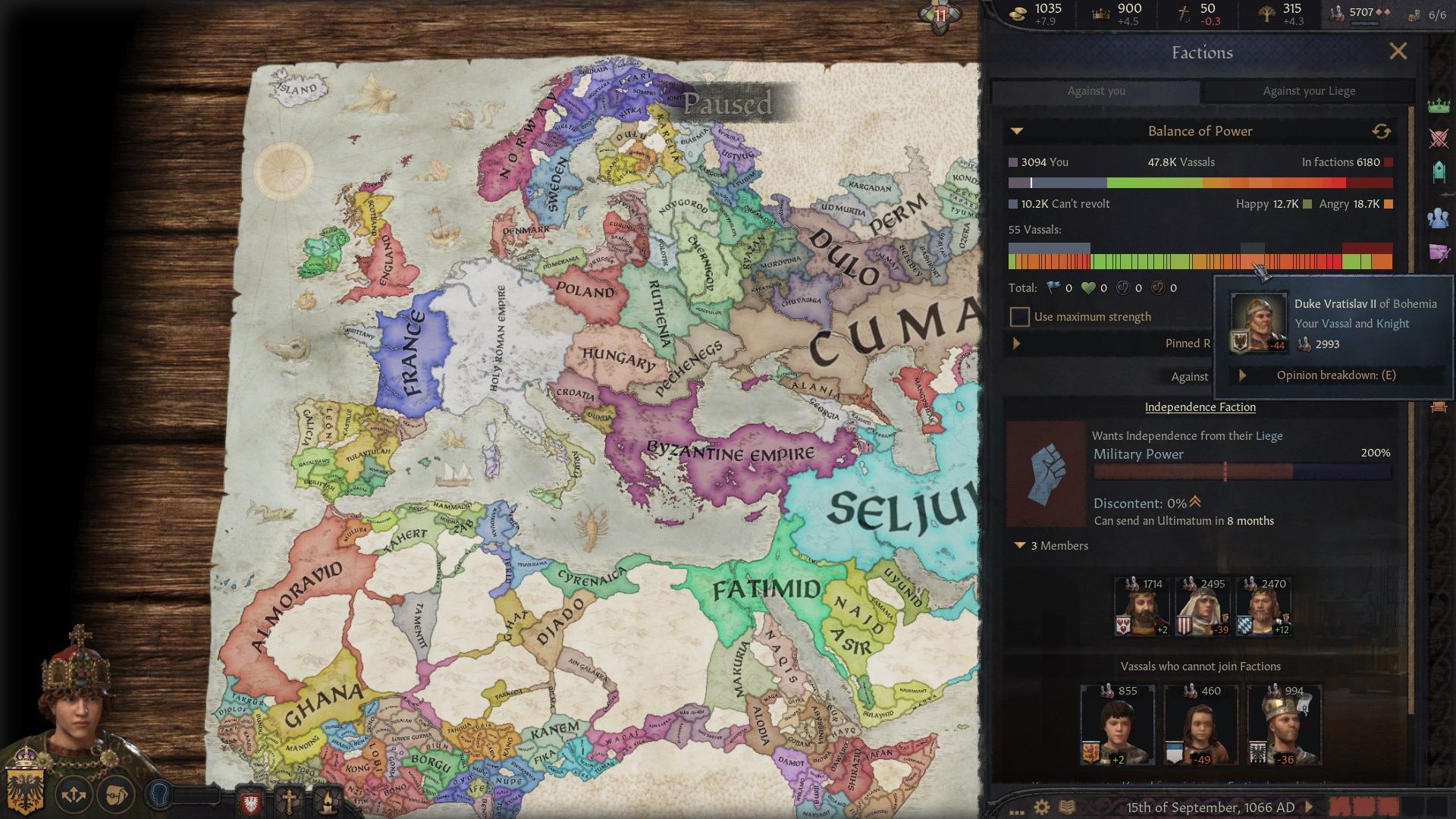
Task: Open the military menu with crossed swords icon
Action: point(1437,137)
